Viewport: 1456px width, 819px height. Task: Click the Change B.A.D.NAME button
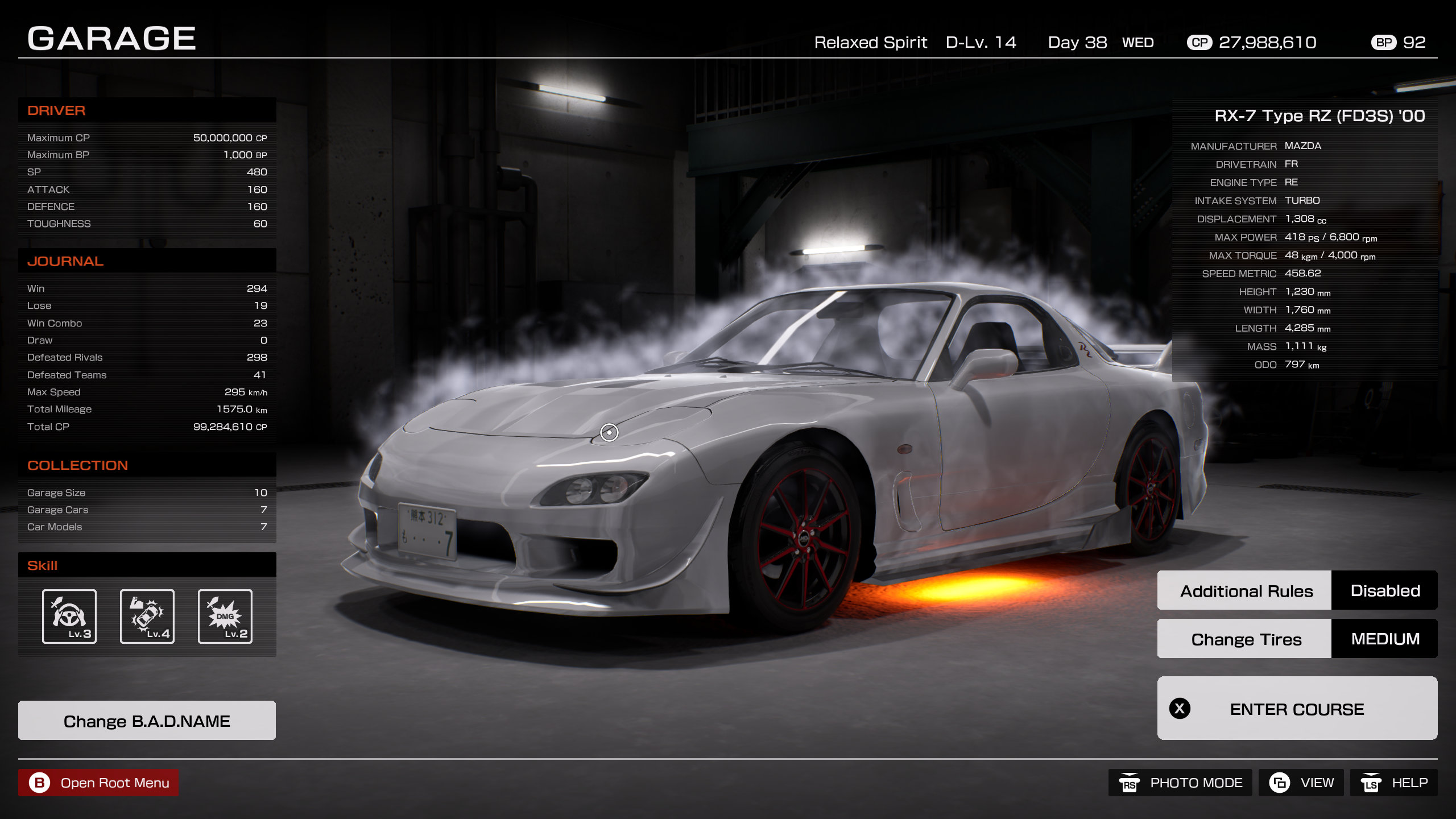[147, 721]
